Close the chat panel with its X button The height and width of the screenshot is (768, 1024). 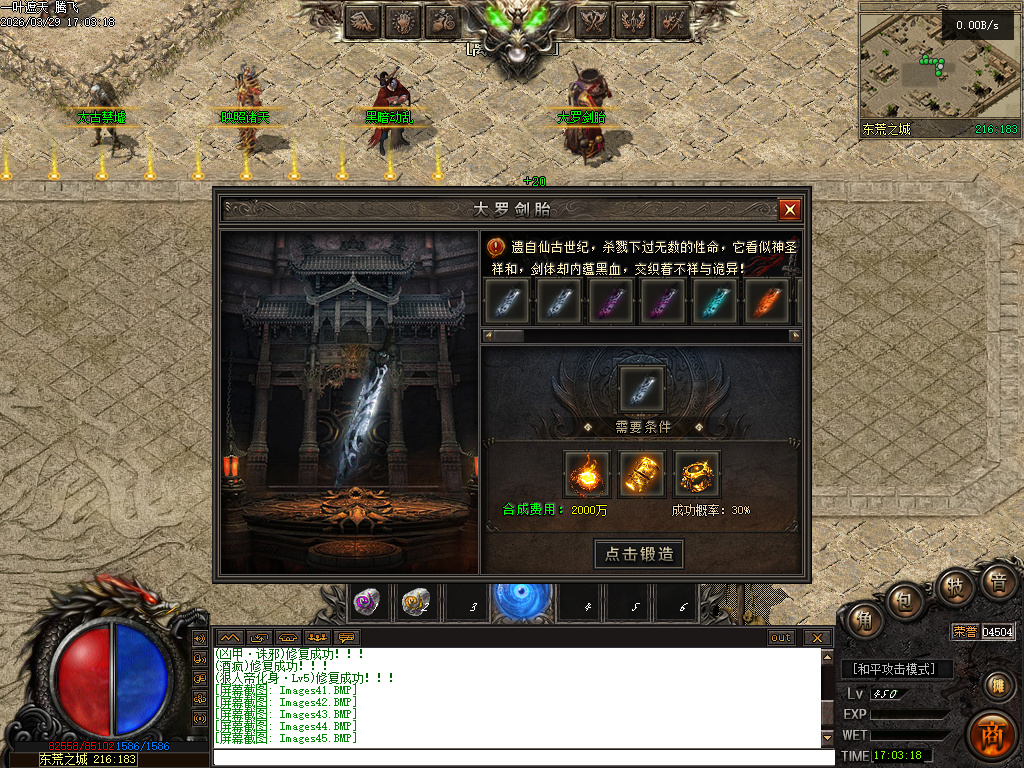(x=818, y=638)
